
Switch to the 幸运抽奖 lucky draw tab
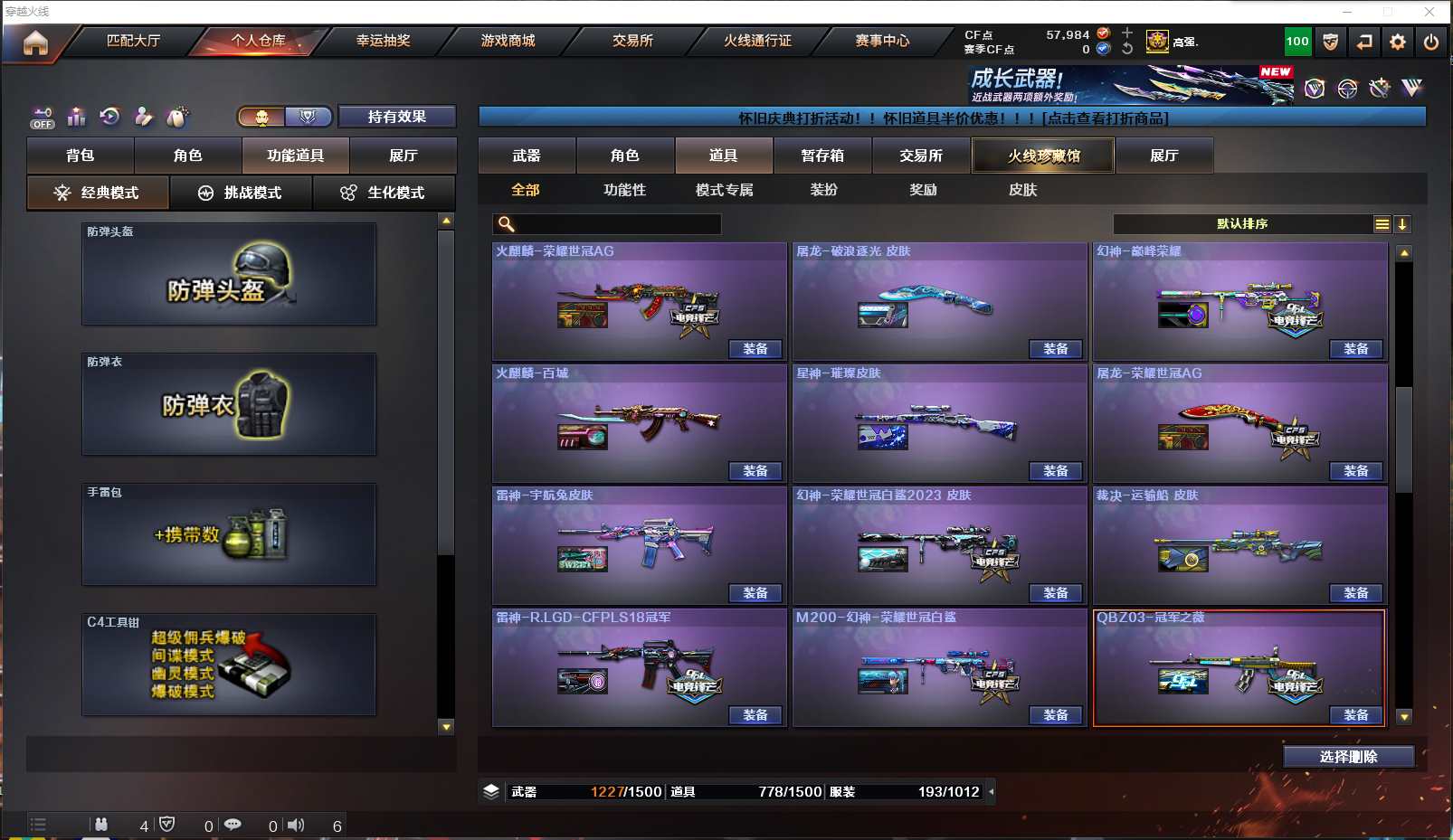[383, 41]
